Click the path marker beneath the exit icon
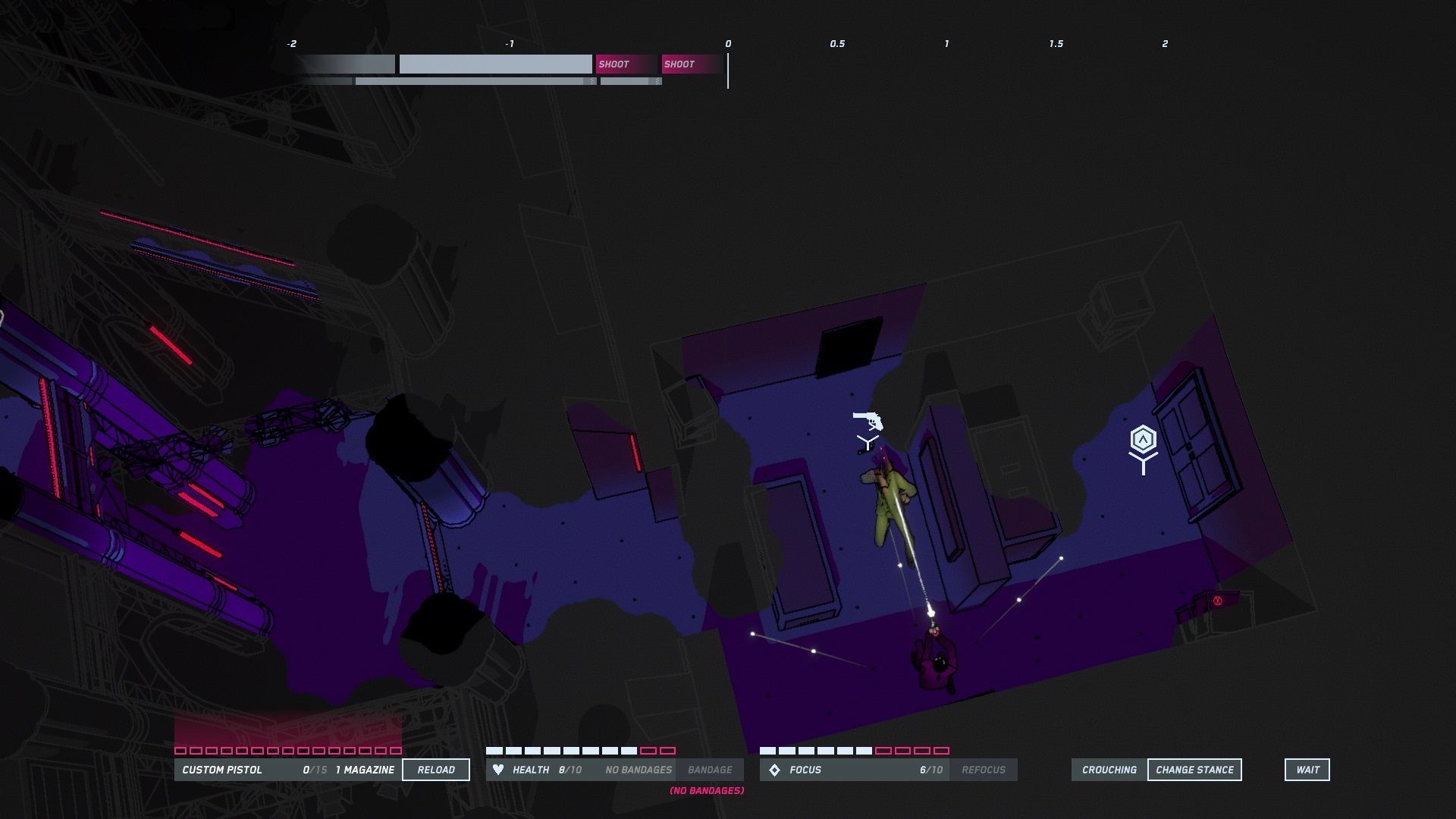The height and width of the screenshot is (819, 1456). (x=1144, y=465)
